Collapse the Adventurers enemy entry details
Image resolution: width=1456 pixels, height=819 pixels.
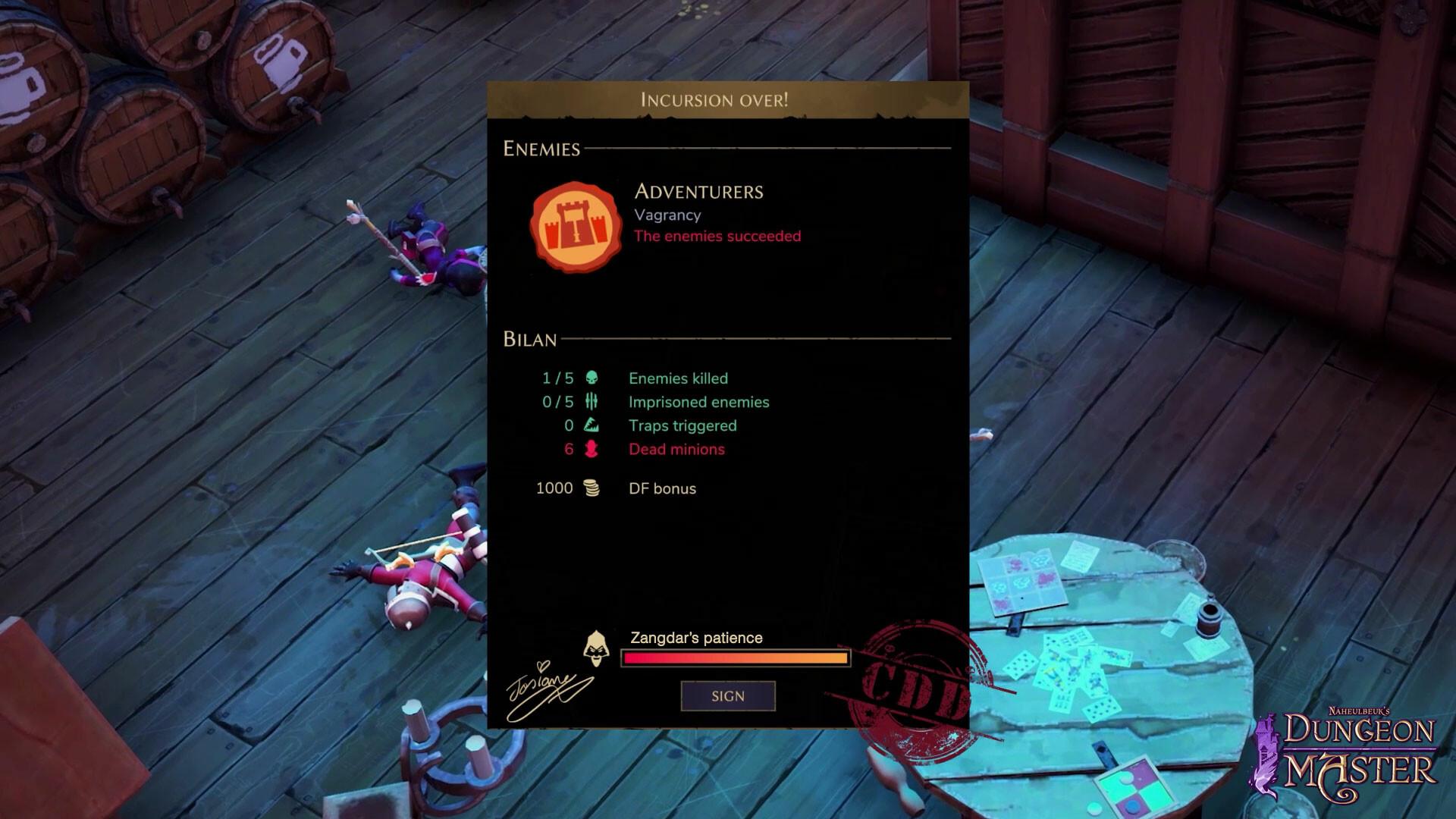point(699,191)
